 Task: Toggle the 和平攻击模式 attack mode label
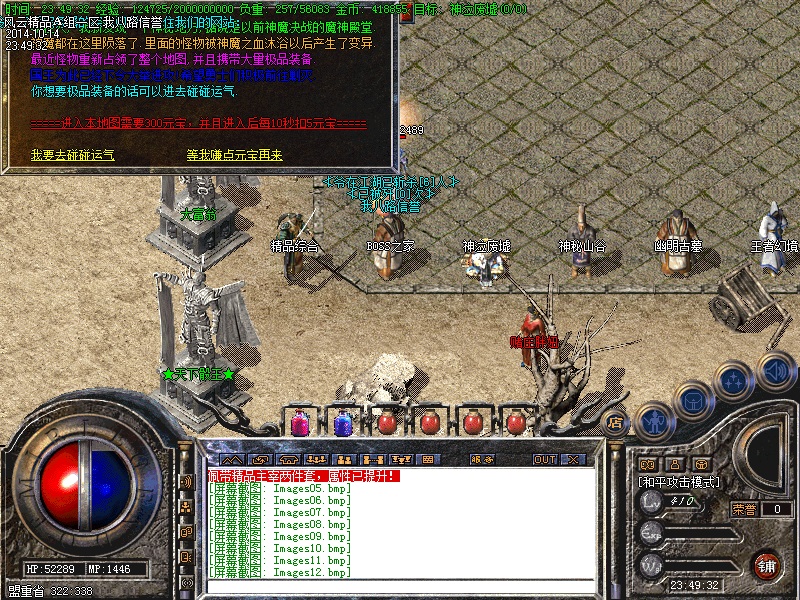tap(680, 482)
